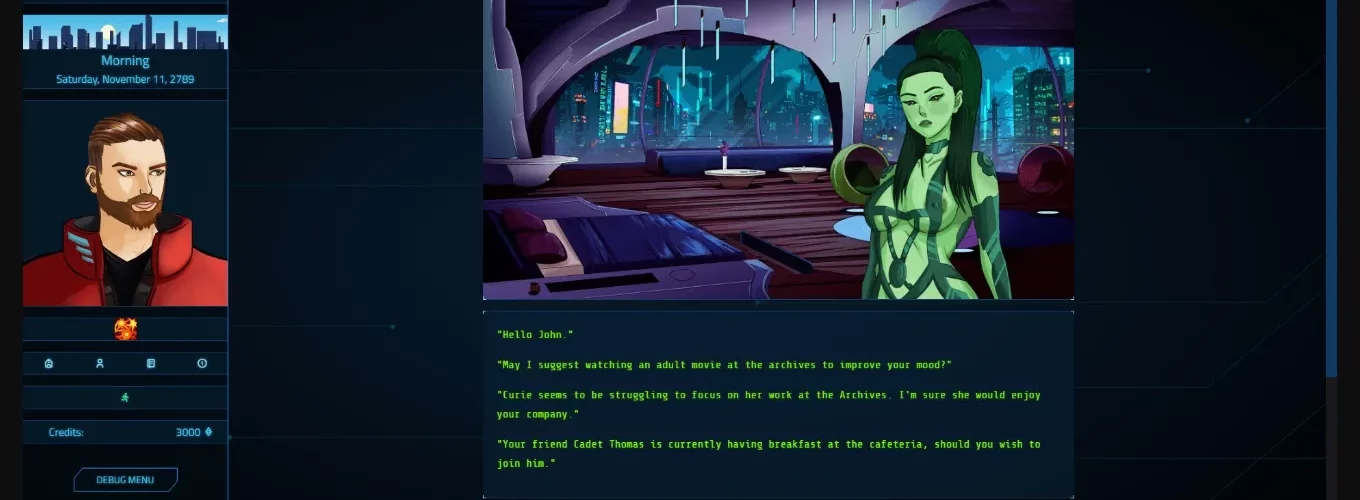Image resolution: width=1360 pixels, height=500 pixels.
Task: Click the fiery orange status icon
Action: (x=125, y=329)
